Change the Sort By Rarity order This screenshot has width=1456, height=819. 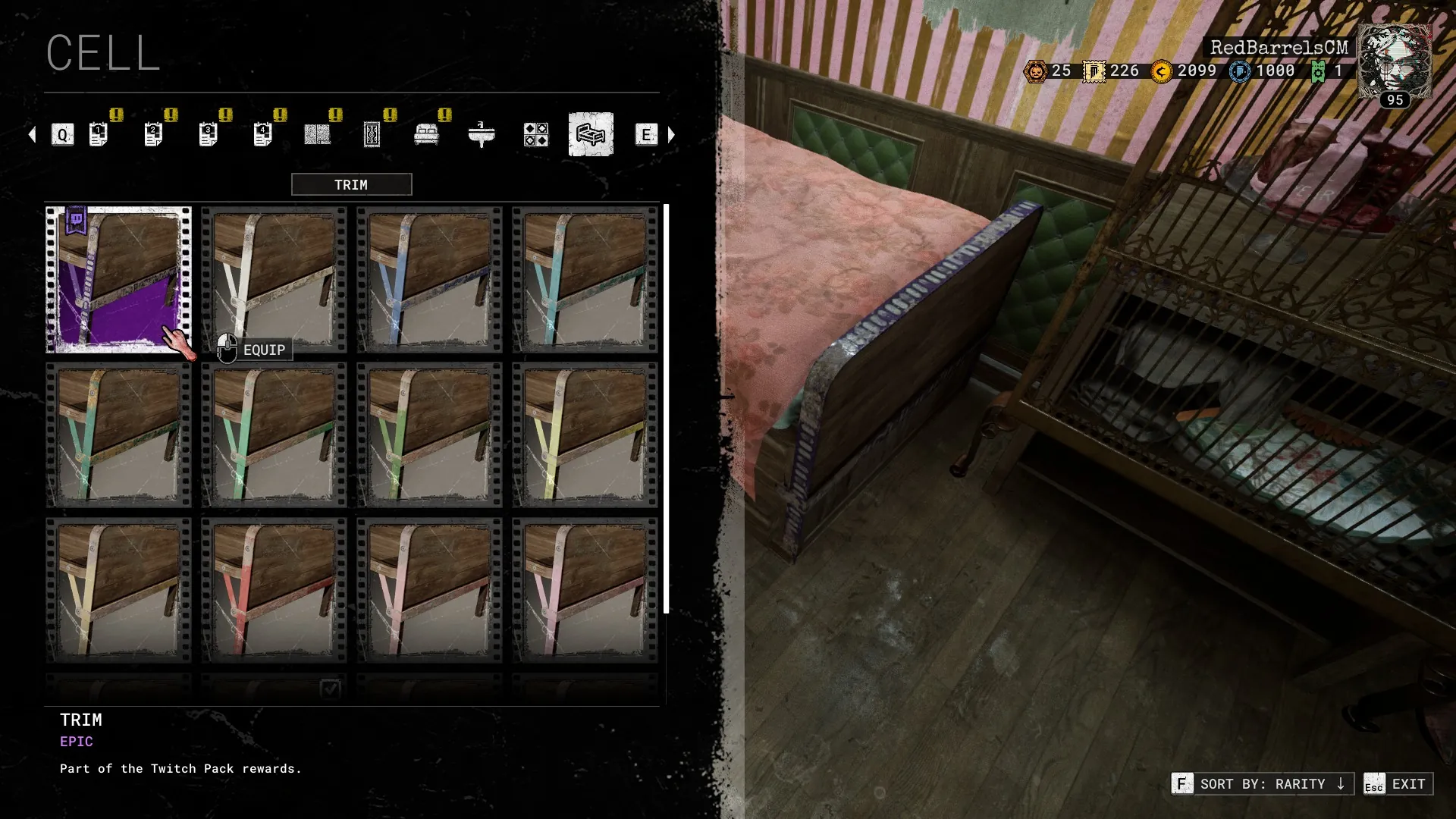point(1262,783)
